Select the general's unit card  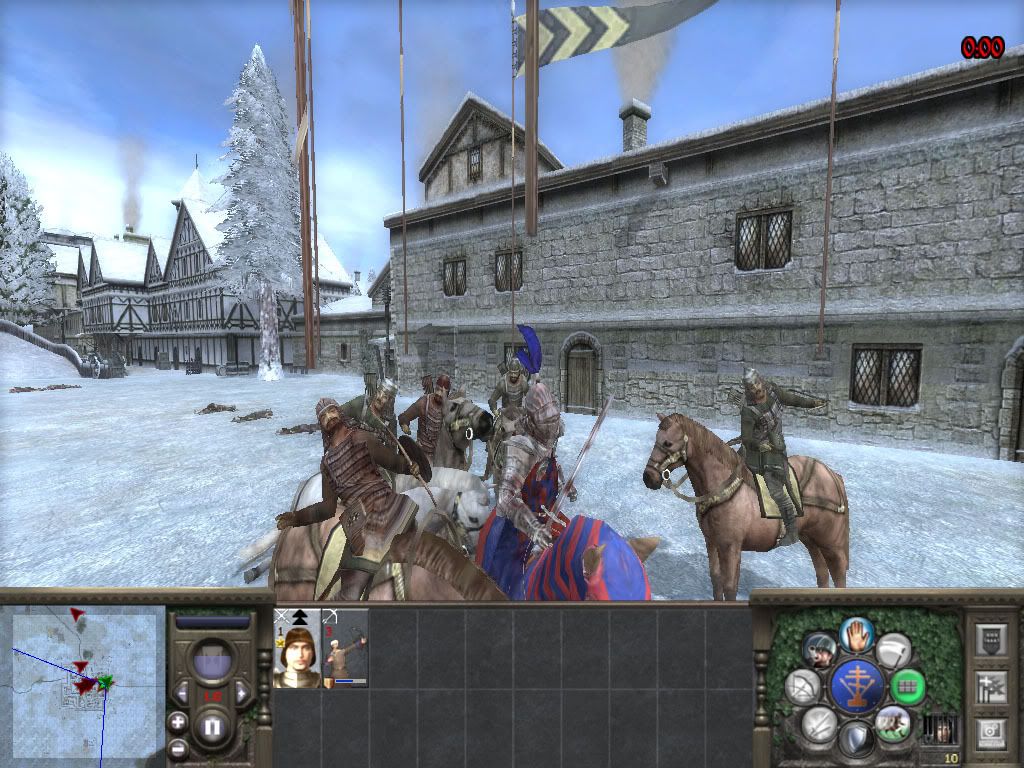(297, 649)
